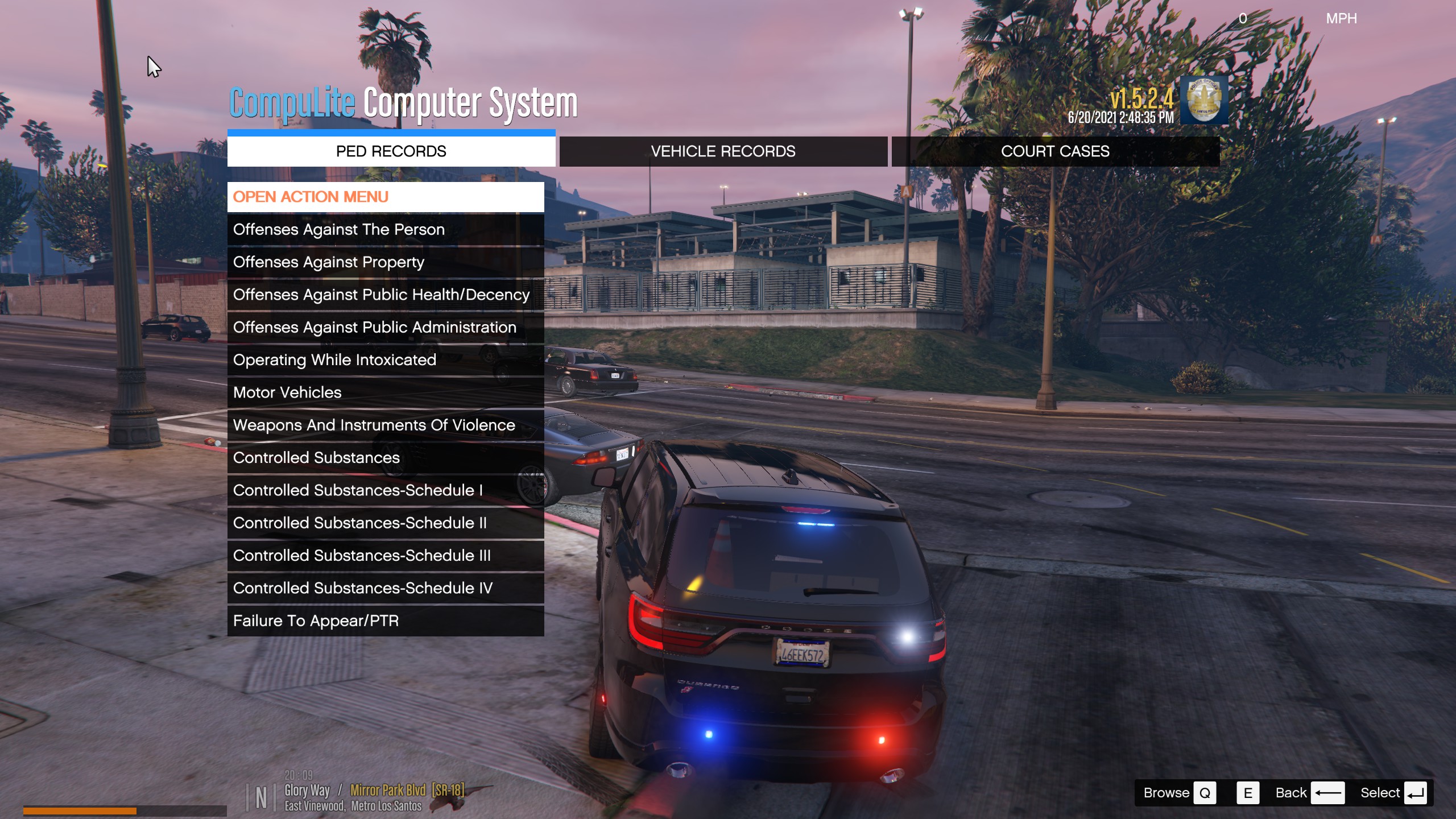Switch to the Ped Records tab

tap(391, 151)
